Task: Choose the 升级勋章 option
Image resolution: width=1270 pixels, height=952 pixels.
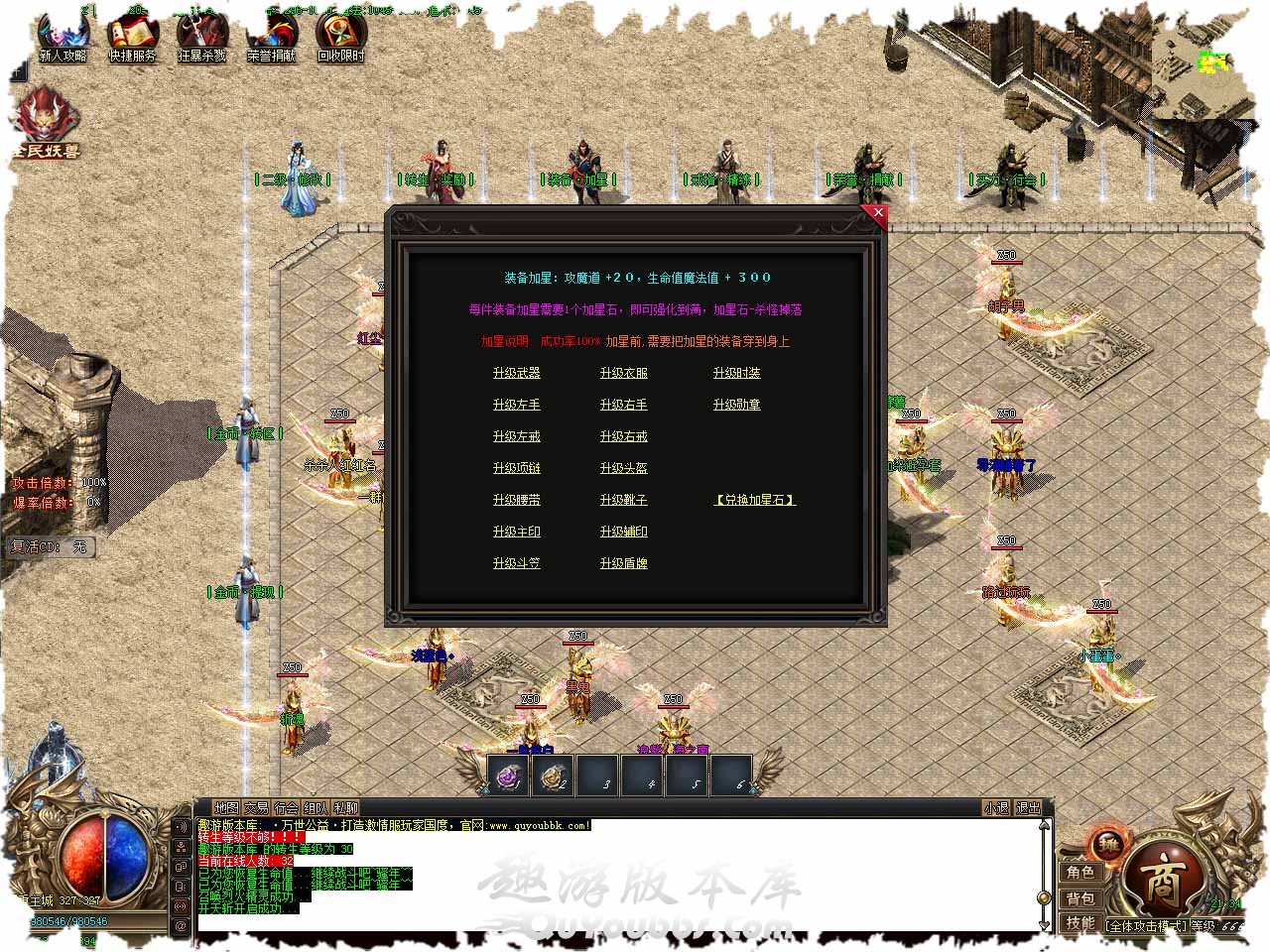Action: (x=736, y=405)
